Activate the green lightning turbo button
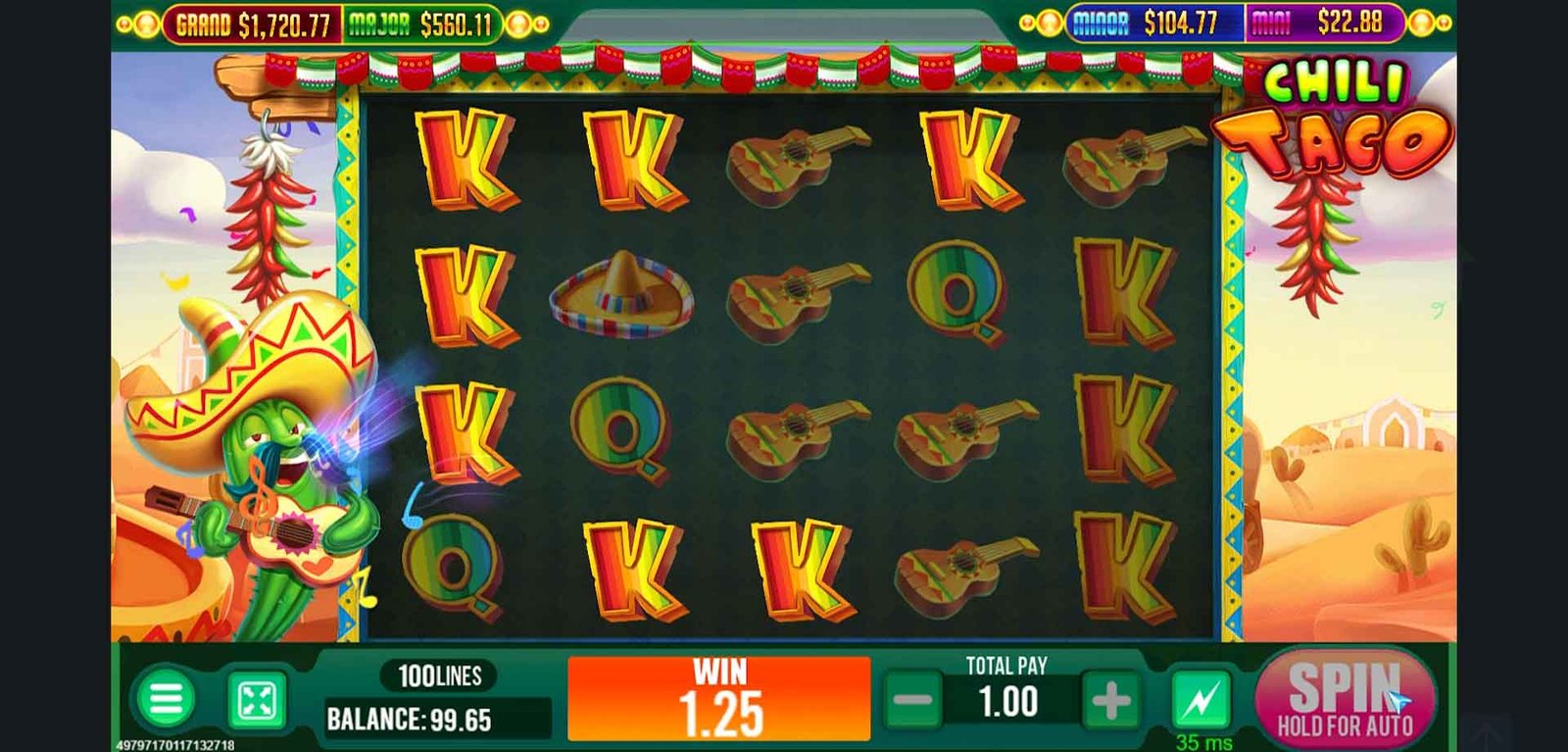 click(1201, 699)
